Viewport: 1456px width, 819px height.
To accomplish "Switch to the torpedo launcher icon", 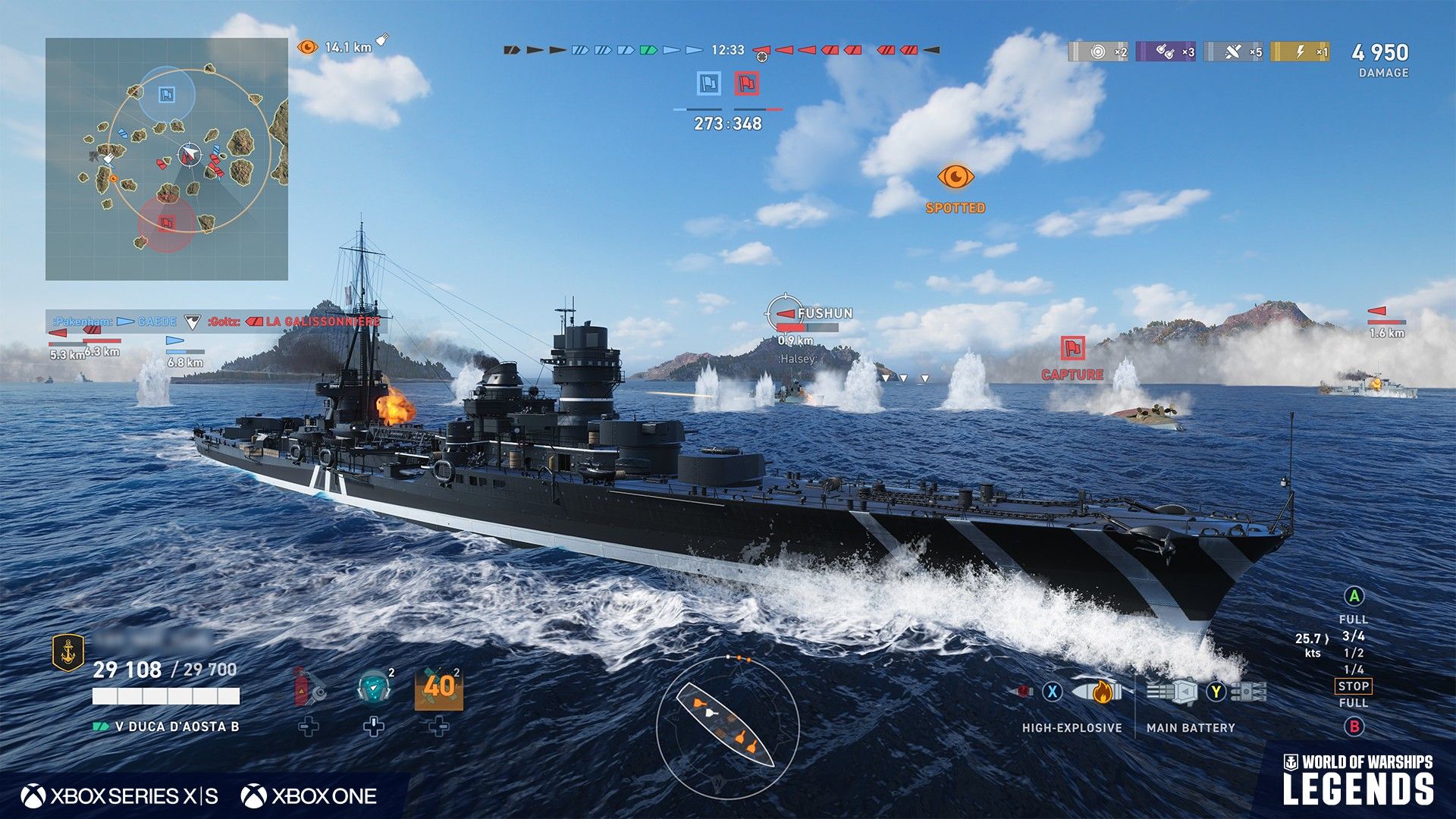I will point(1248,692).
